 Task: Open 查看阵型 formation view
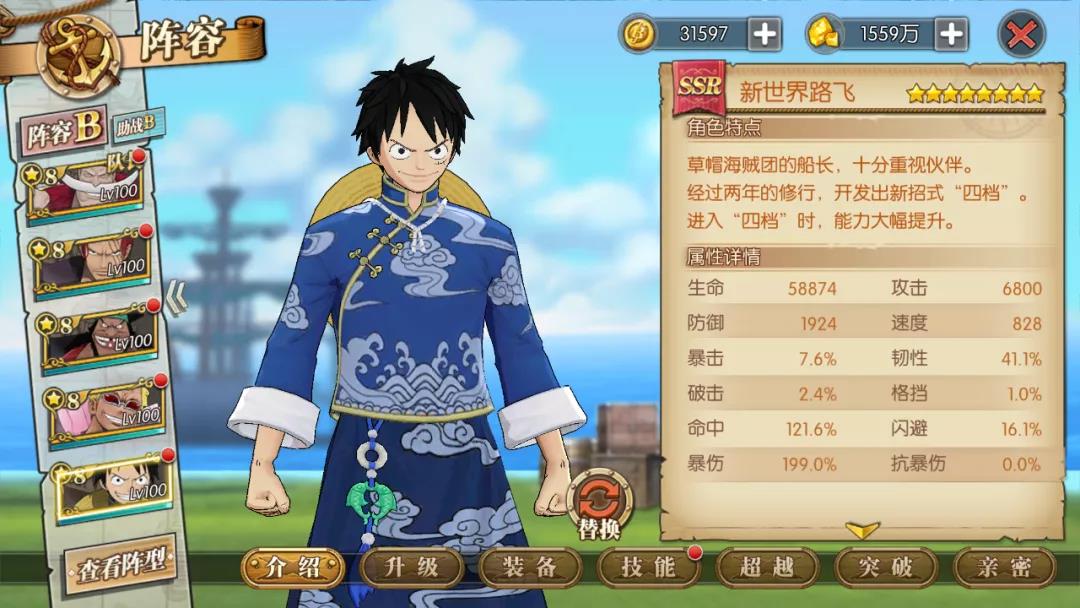pyautogui.click(x=120, y=566)
